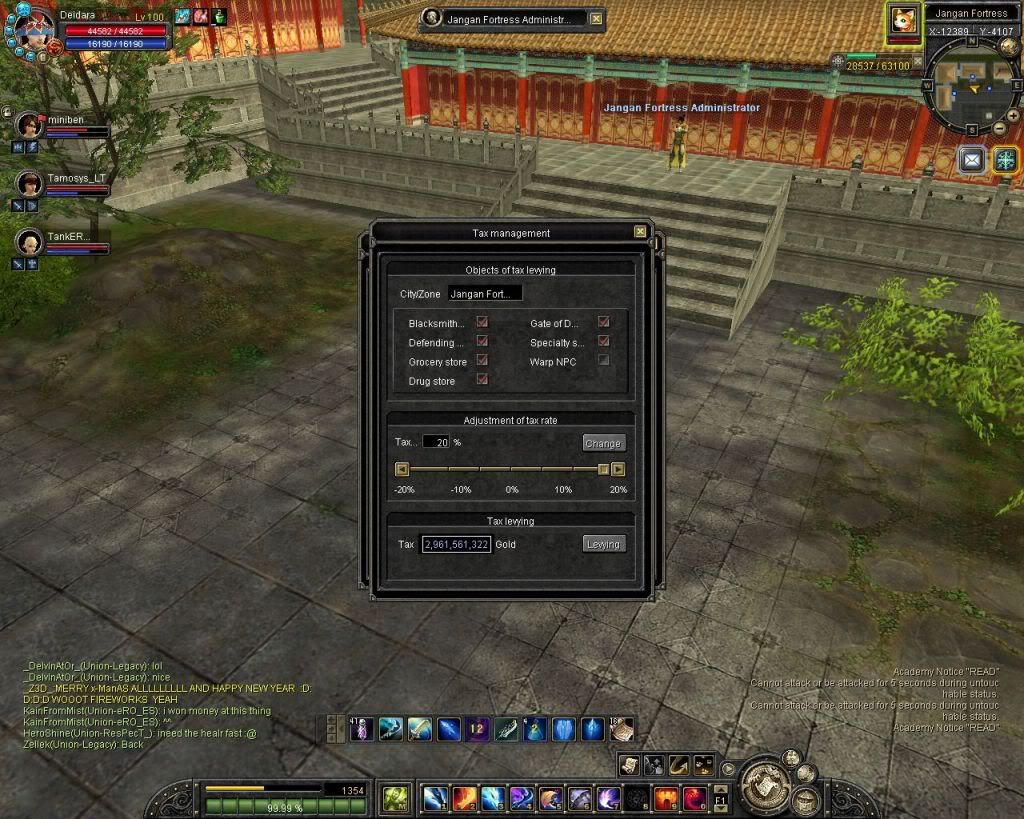The height and width of the screenshot is (819, 1024).
Task: Activate the fire skill in hotbar slot 2
Action: [x=464, y=798]
